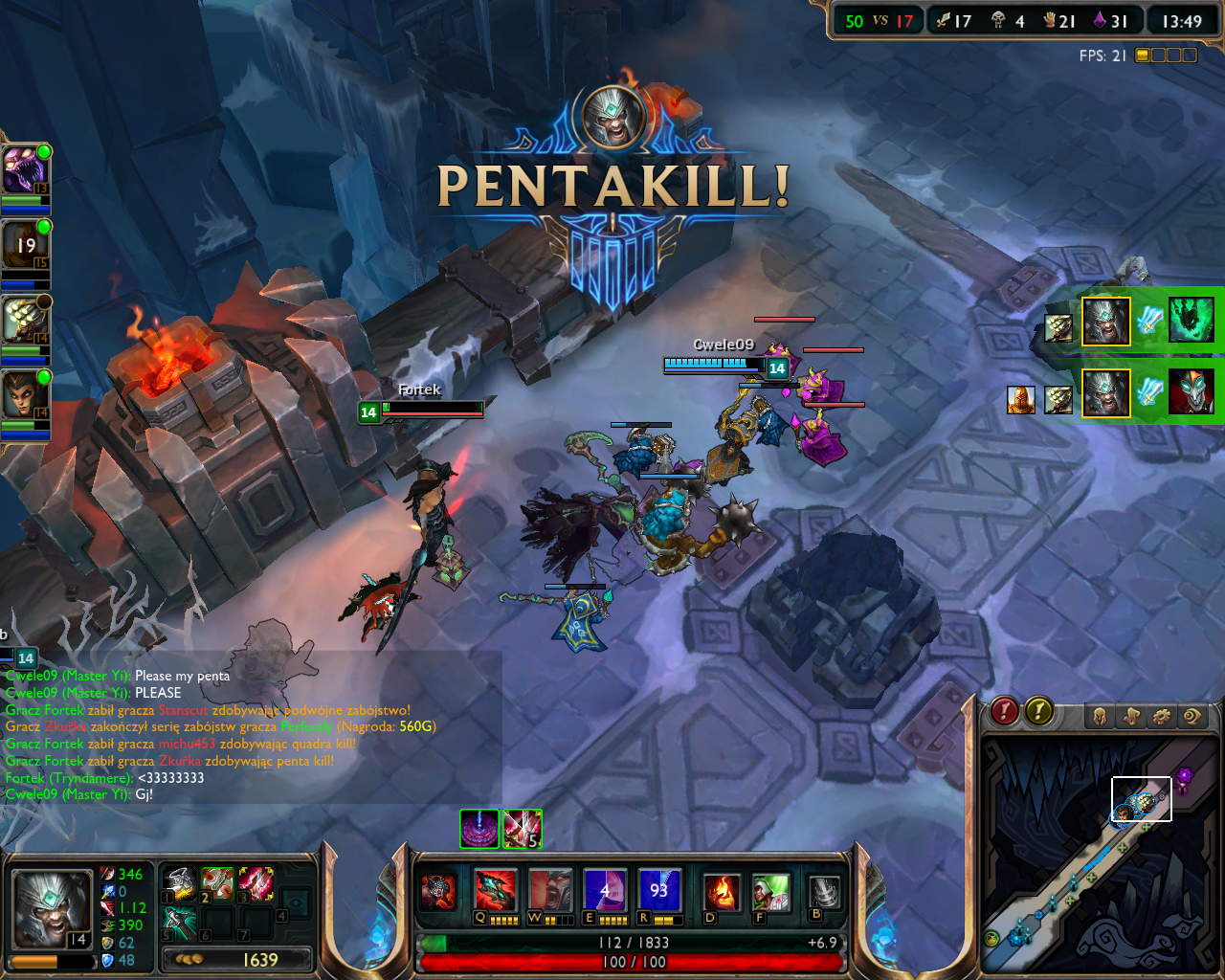Open settings with the gear icon

pyautogui.click(x=1162, y=716)
